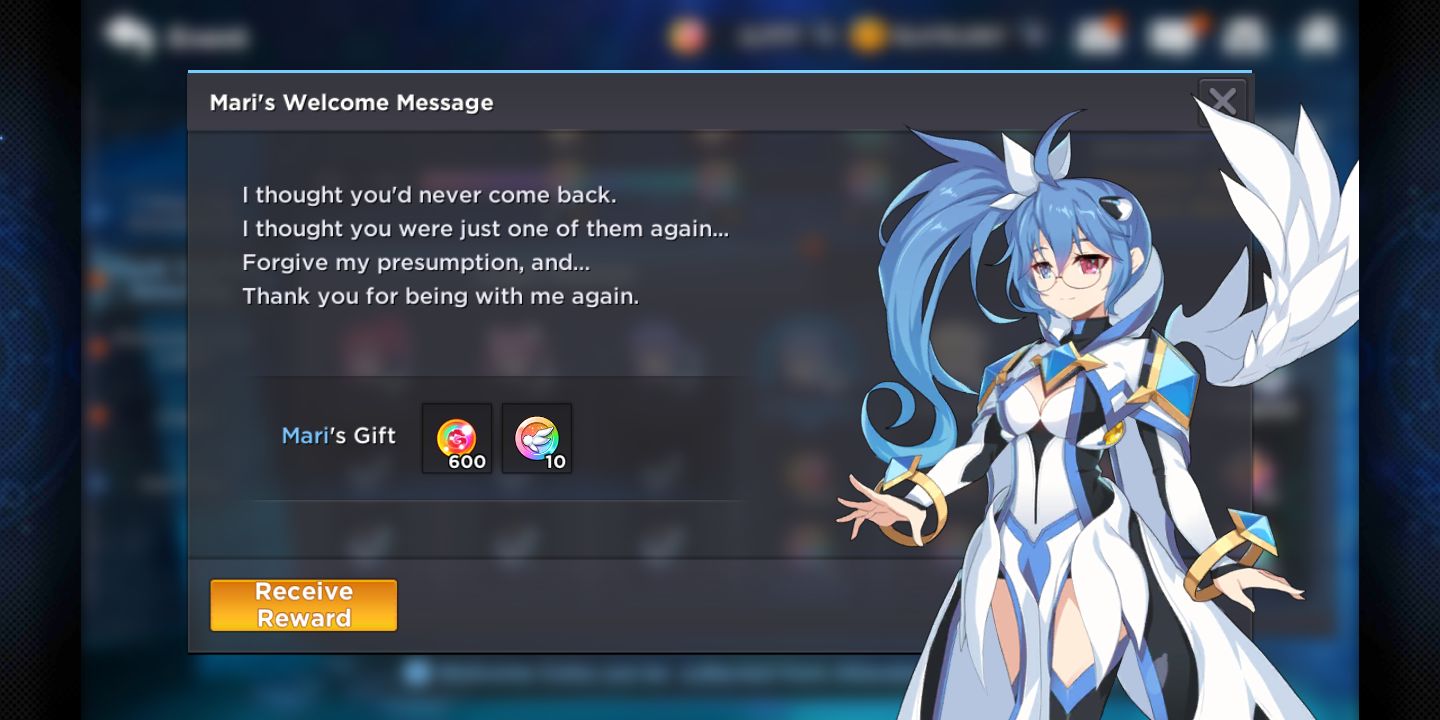This screenshot has width=1440, height=720.
Task: Click the Mari's Welcome Message title bar
Action: point(352,102)
